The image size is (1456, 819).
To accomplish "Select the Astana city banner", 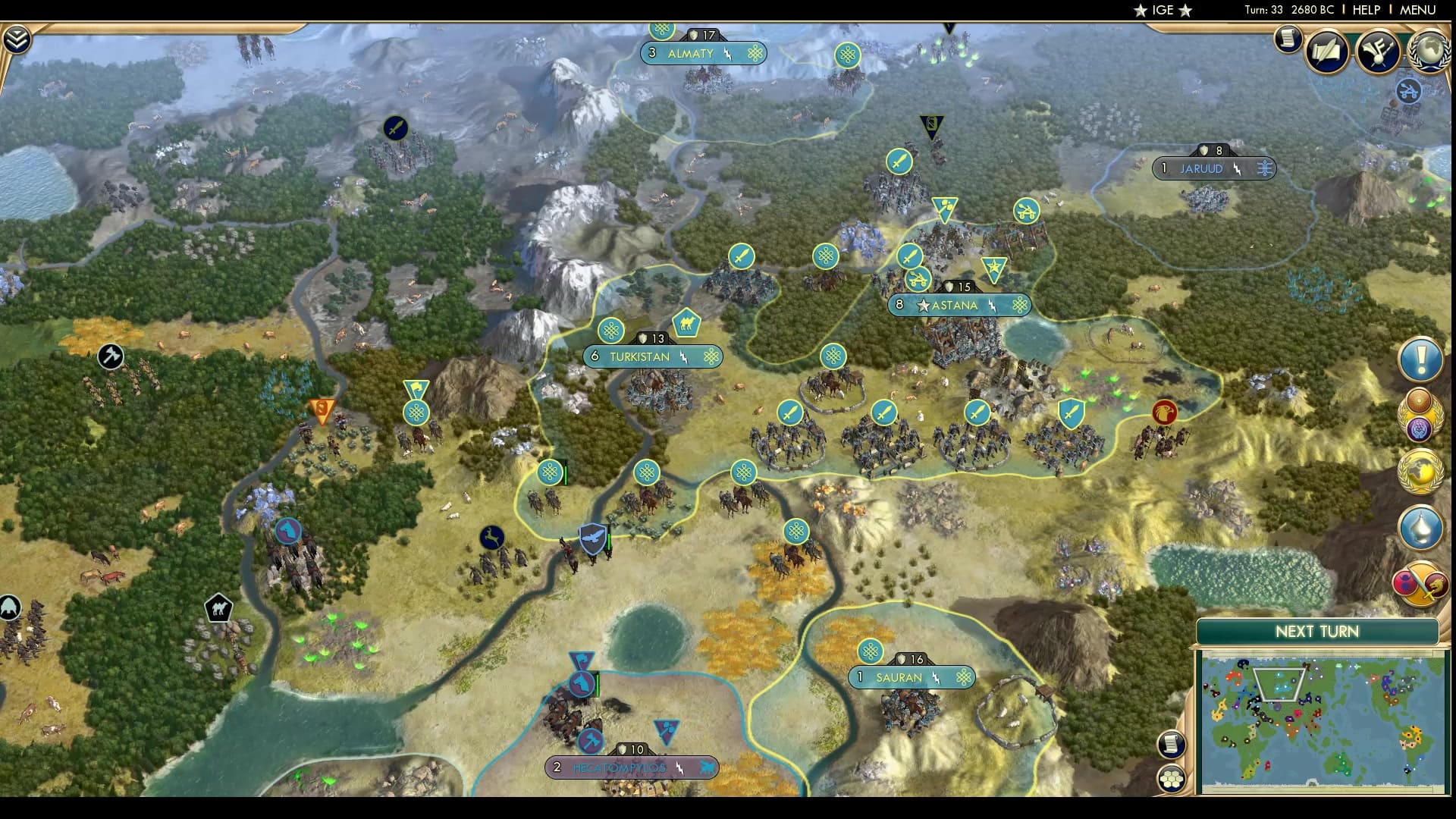I will 959,305.
